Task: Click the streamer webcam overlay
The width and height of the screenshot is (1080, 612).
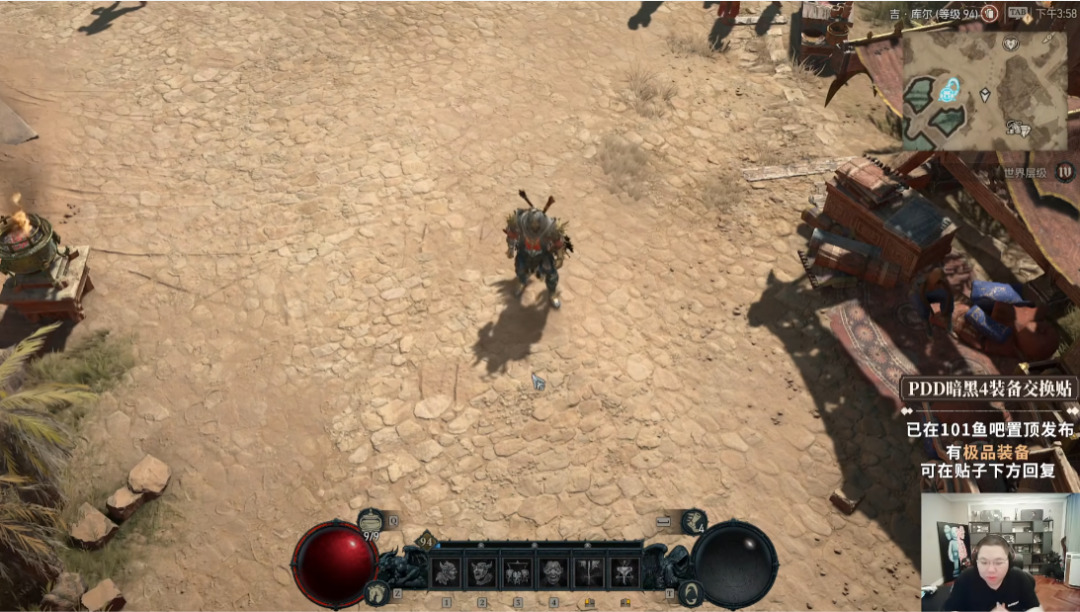Action: 999,552
